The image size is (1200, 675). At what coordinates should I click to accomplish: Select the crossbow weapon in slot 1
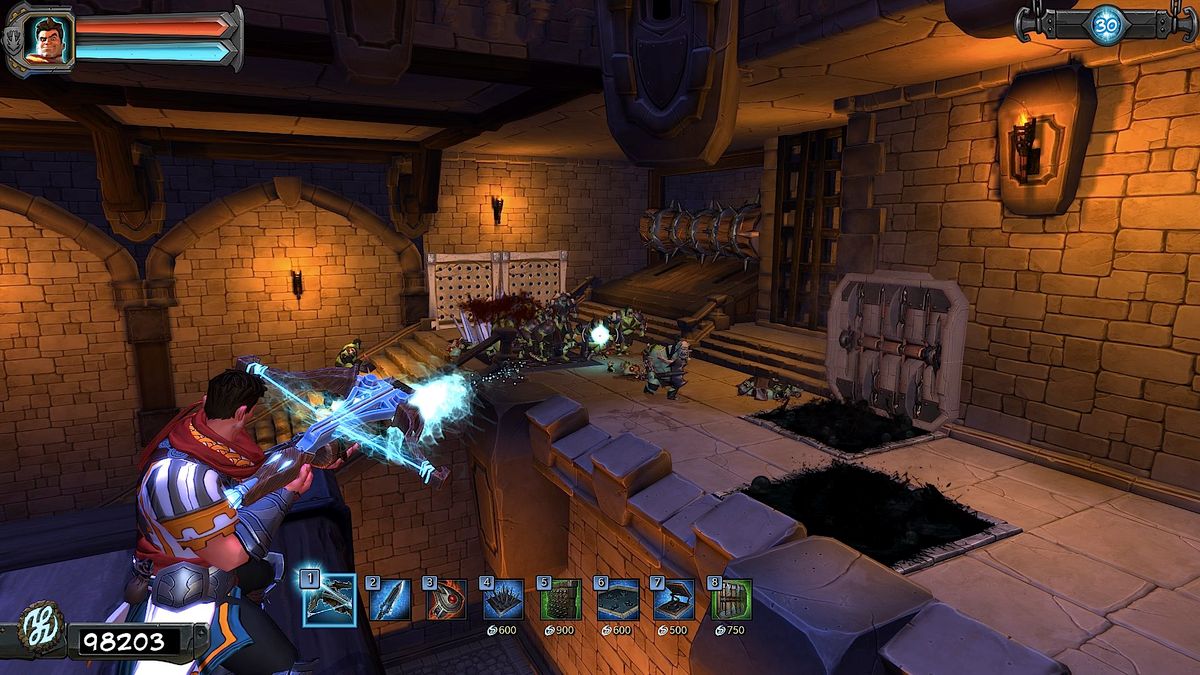click(329, 599)
